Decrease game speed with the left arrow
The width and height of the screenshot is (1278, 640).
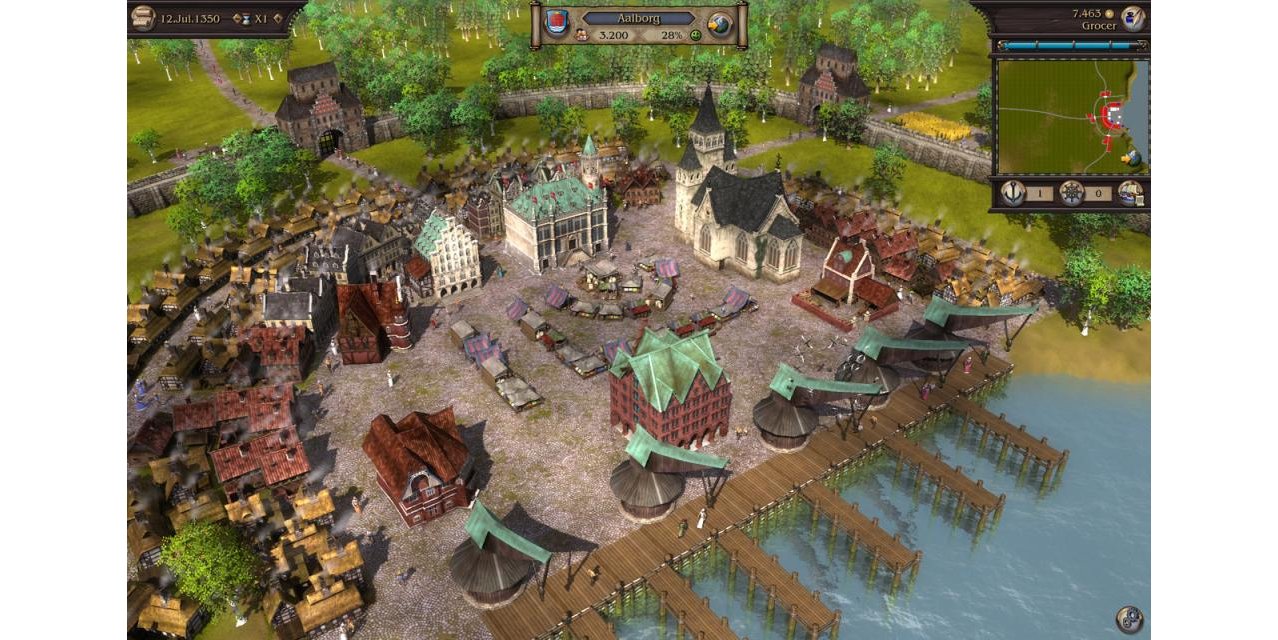point(234,18)
